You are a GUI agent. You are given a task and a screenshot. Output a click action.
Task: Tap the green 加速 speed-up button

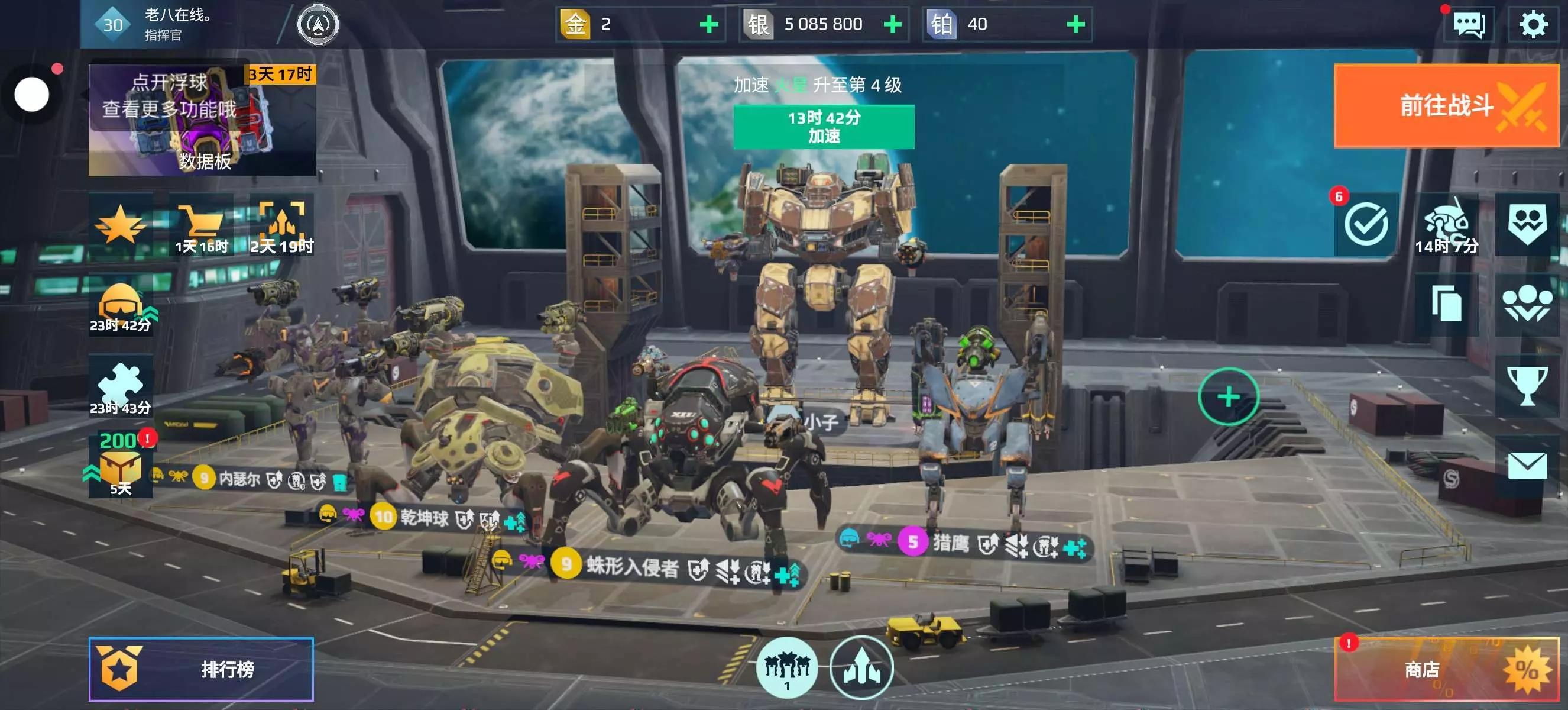click(823, 127)
